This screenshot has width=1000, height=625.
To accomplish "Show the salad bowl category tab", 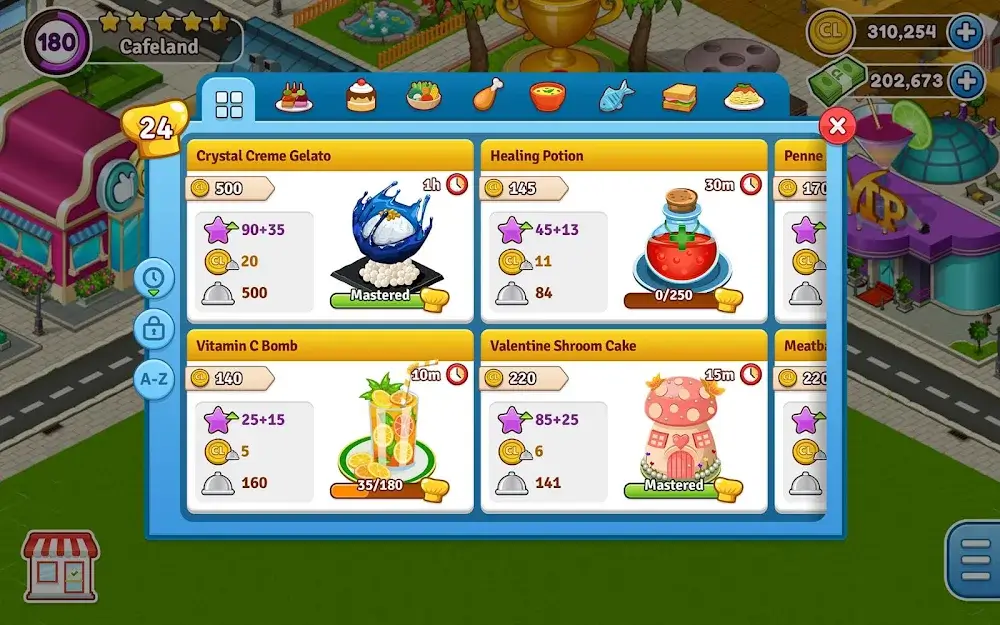I will (x=424, y=96).
